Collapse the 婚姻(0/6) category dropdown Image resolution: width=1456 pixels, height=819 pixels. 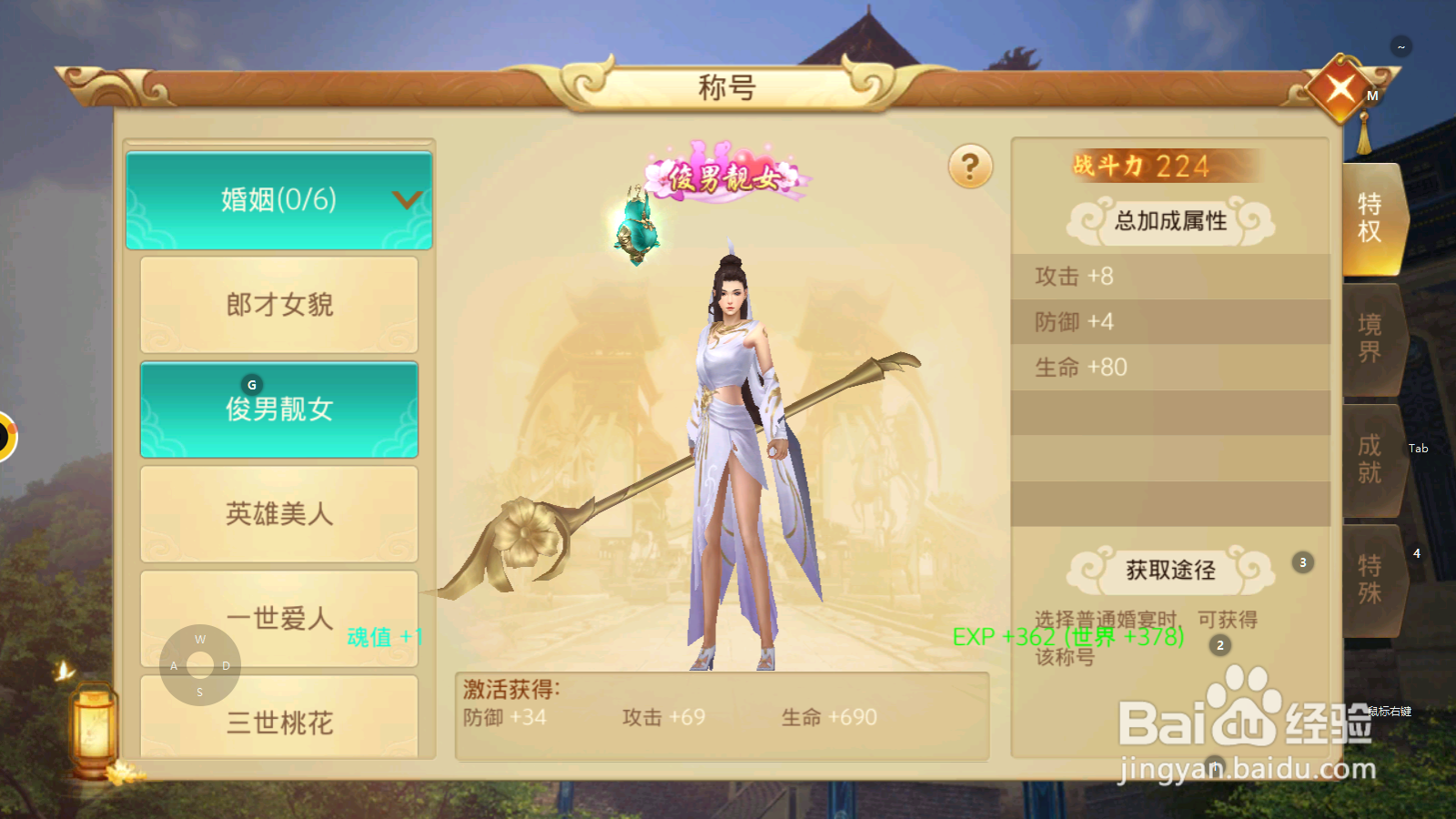pos(278,200)
